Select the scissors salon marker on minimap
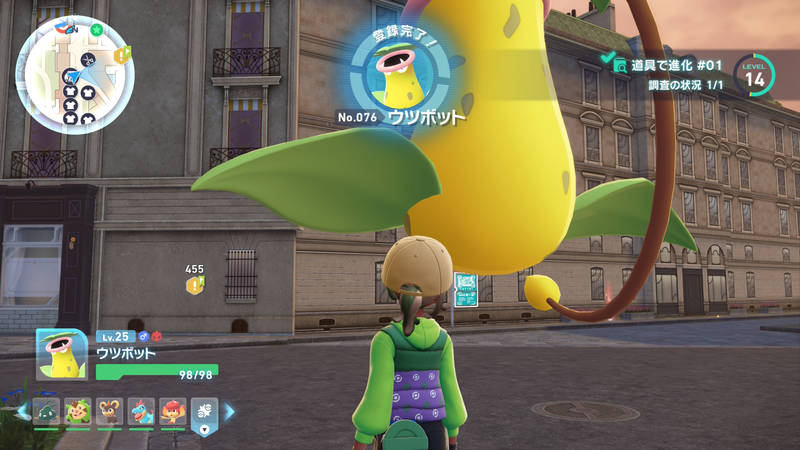Image resolution: width=800 pixels, height=450 pixels. (x=88, y=59)
